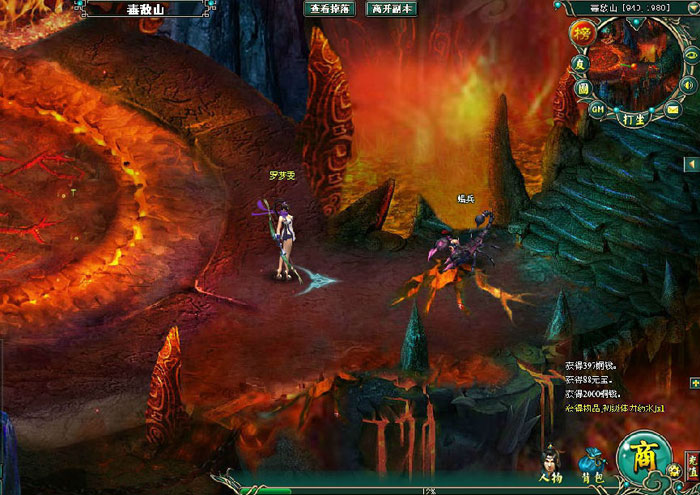
Task: Open the 榜 ranking button
Action: tap(581, 33)
